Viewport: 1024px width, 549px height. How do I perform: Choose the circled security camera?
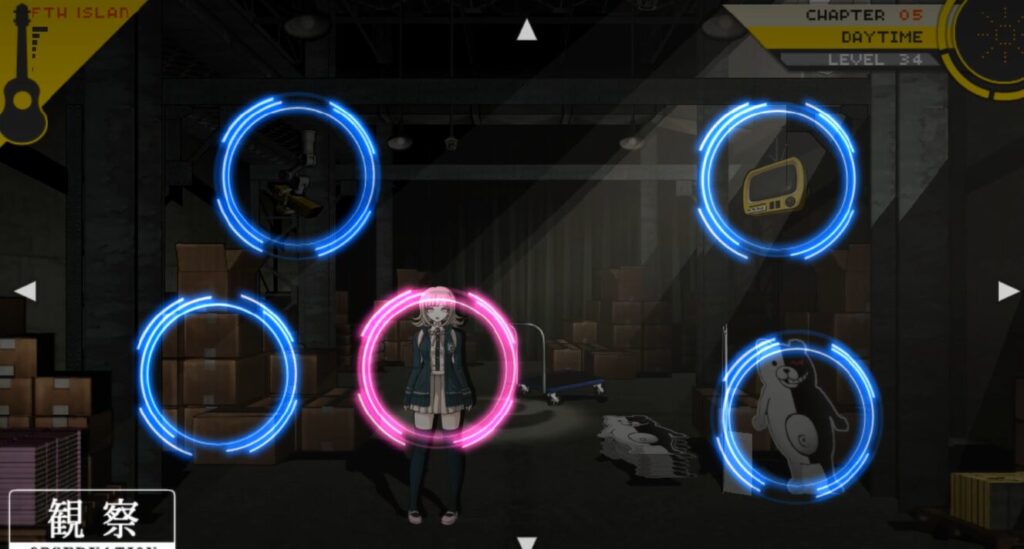297,176
